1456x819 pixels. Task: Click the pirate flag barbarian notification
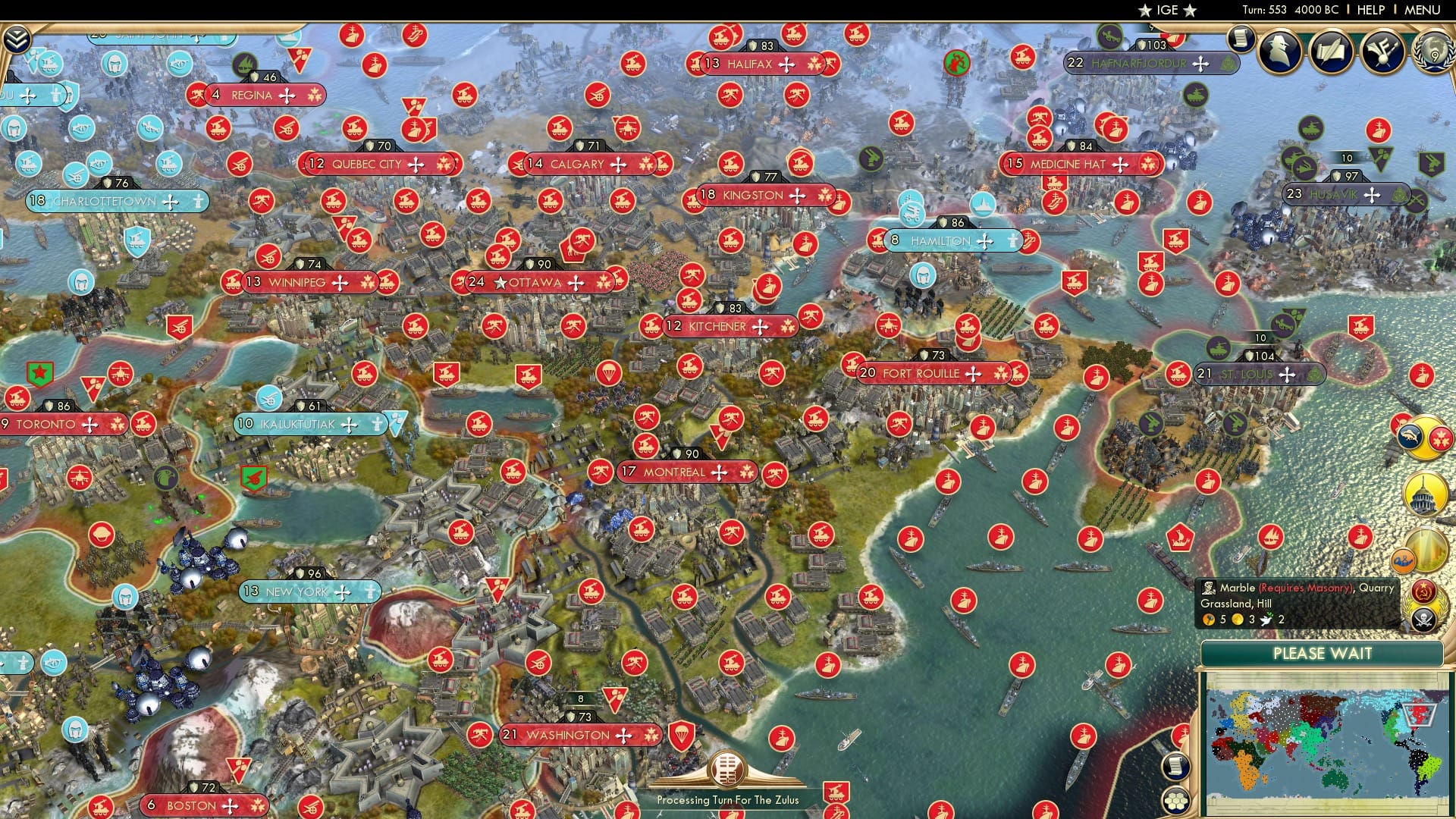click(x=1423, y=618)
